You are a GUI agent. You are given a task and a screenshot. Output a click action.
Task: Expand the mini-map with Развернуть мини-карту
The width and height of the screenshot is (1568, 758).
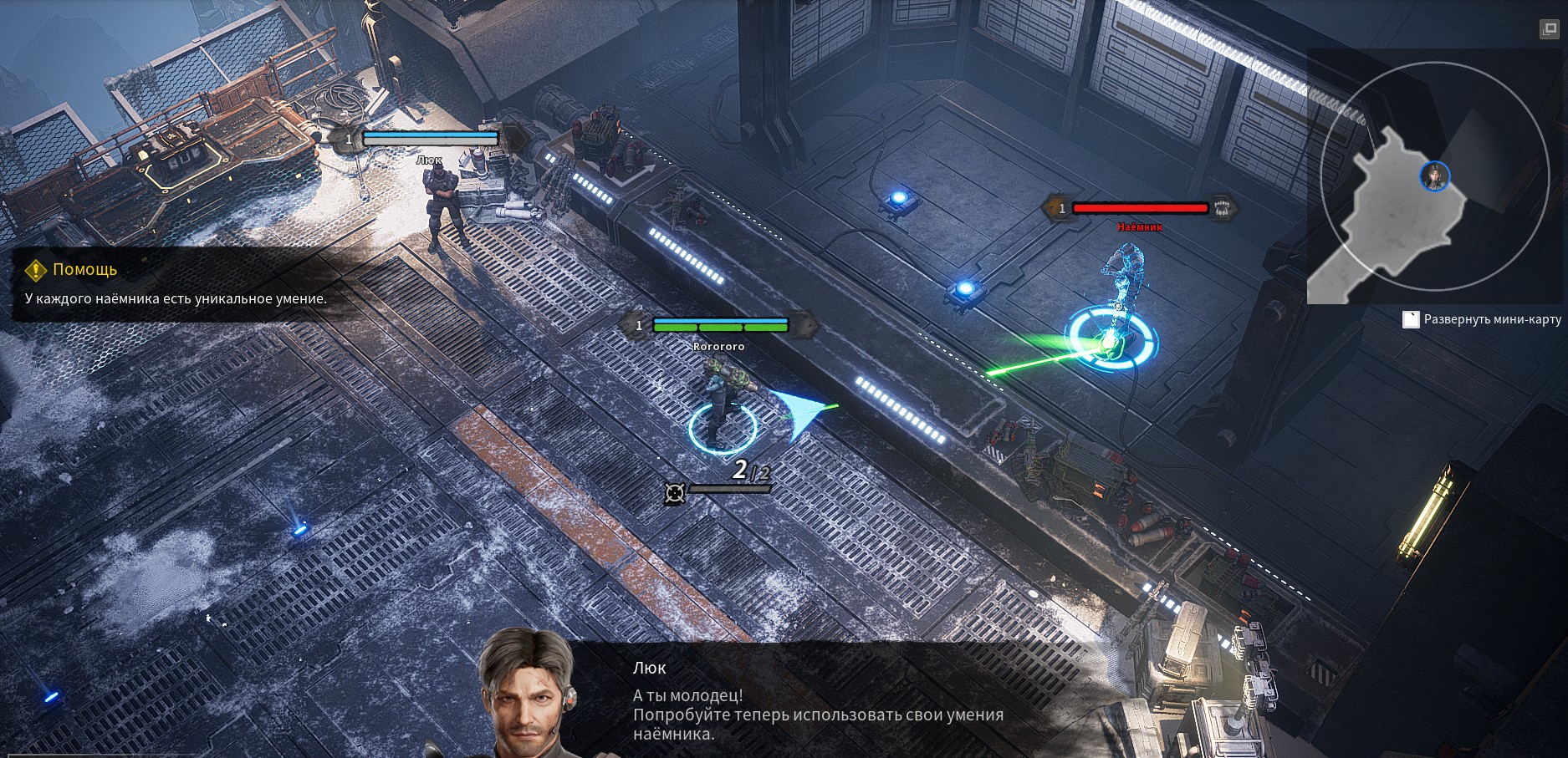click(1484, 319)
